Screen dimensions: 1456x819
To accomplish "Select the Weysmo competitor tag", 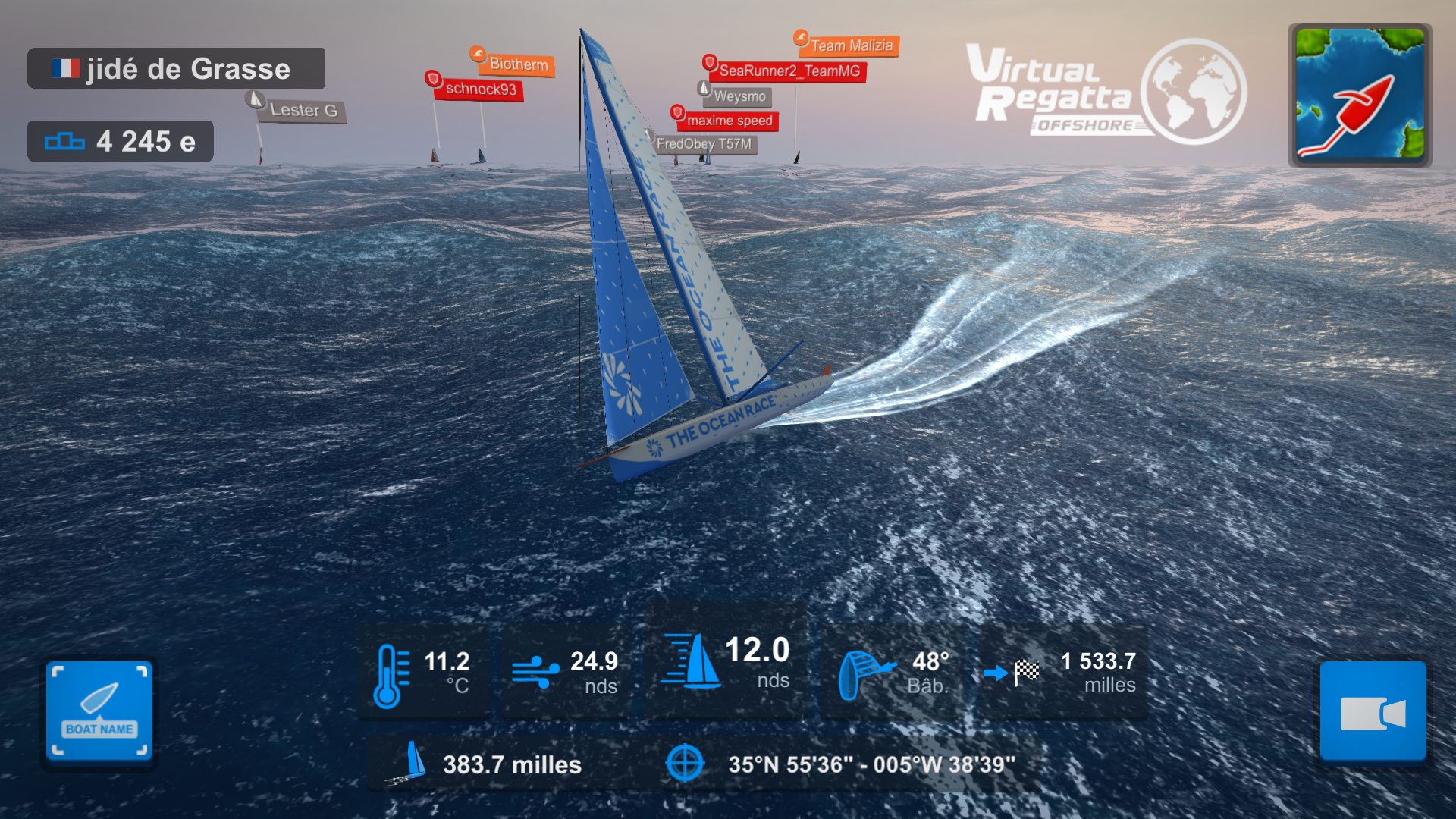I will (x=739, y=97).
